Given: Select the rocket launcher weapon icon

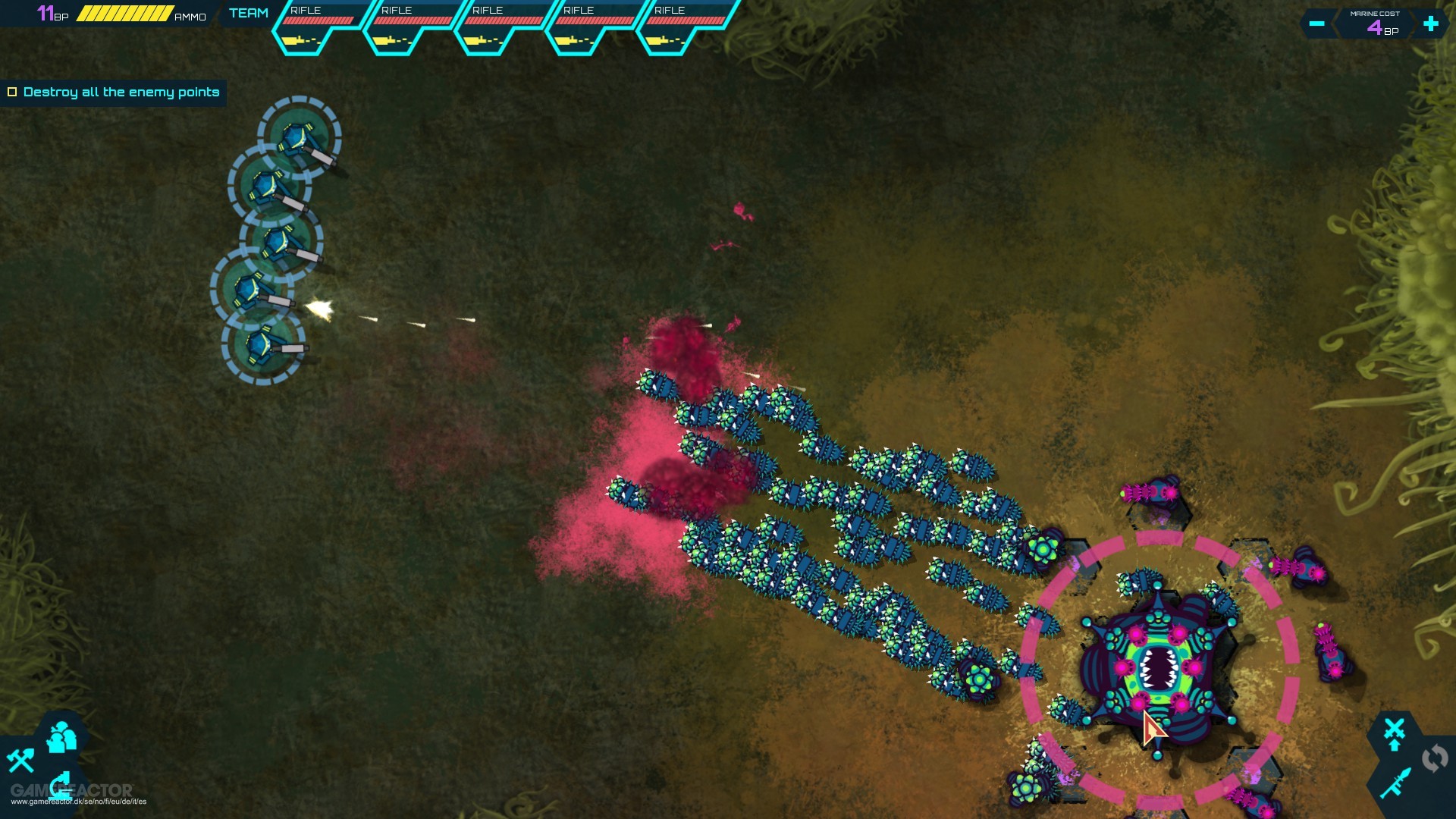Looking at the screenshot, I should [1395, 783].
